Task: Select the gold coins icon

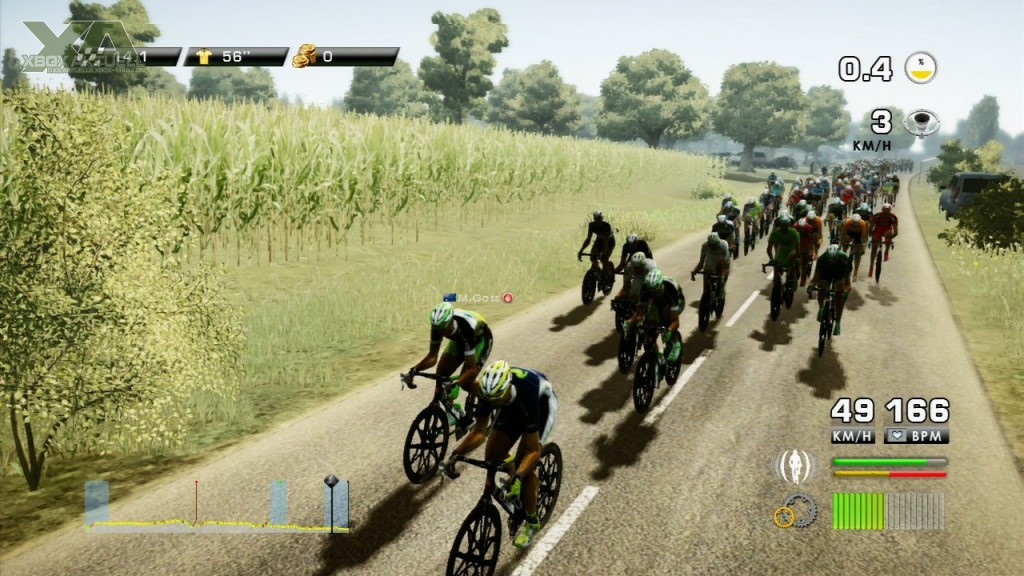Action: [304, 56]
